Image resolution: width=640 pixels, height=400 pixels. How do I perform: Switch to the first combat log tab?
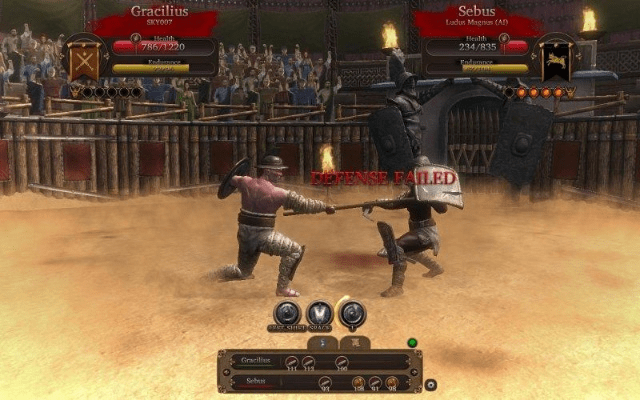click(x=322, y=343)
